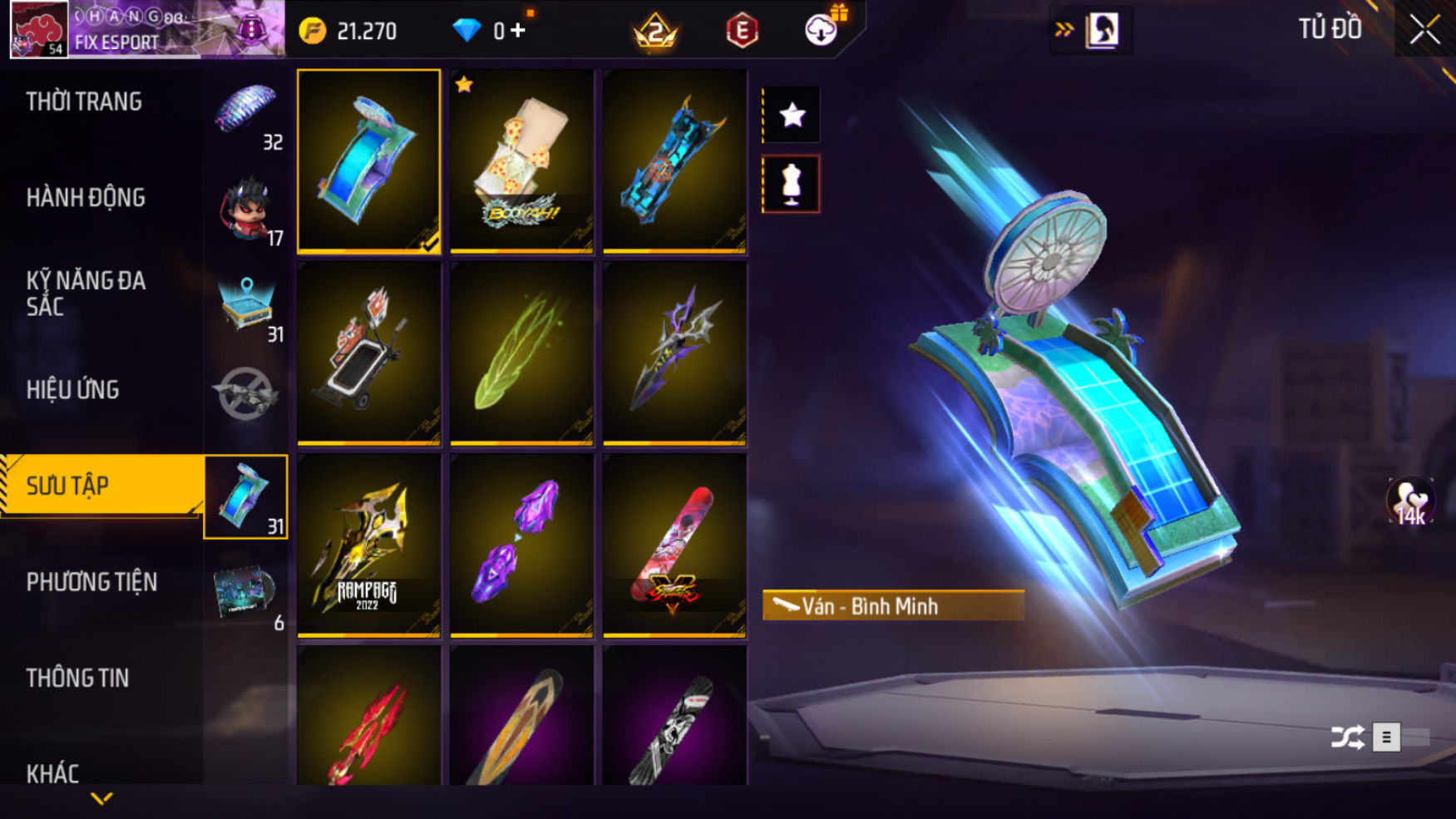Viewport: 1456px width, 819px height.
Task: Switch to the Hành Động tab
Action: point(86,198)
